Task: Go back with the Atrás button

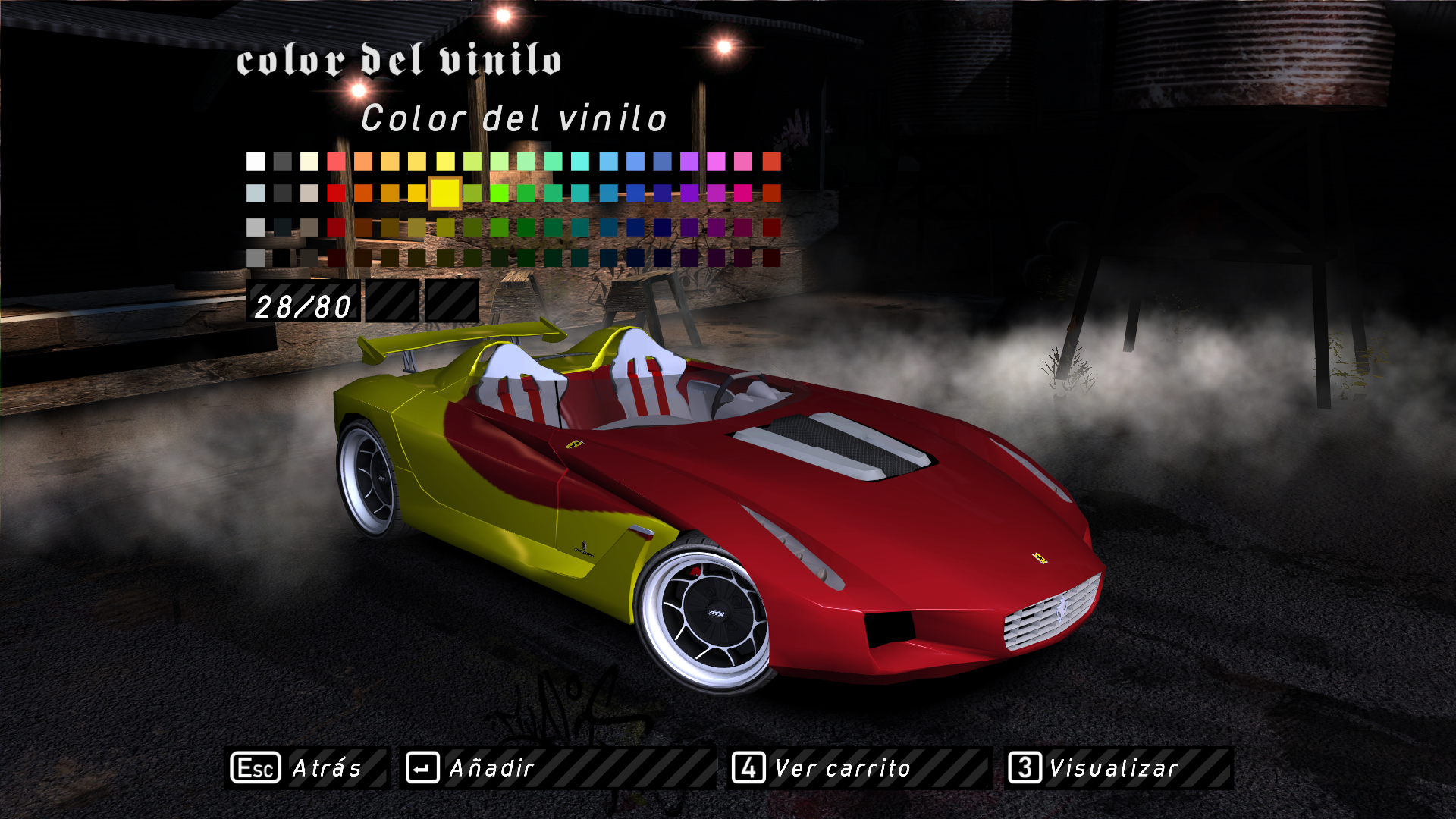Action: tap(306, 768)
